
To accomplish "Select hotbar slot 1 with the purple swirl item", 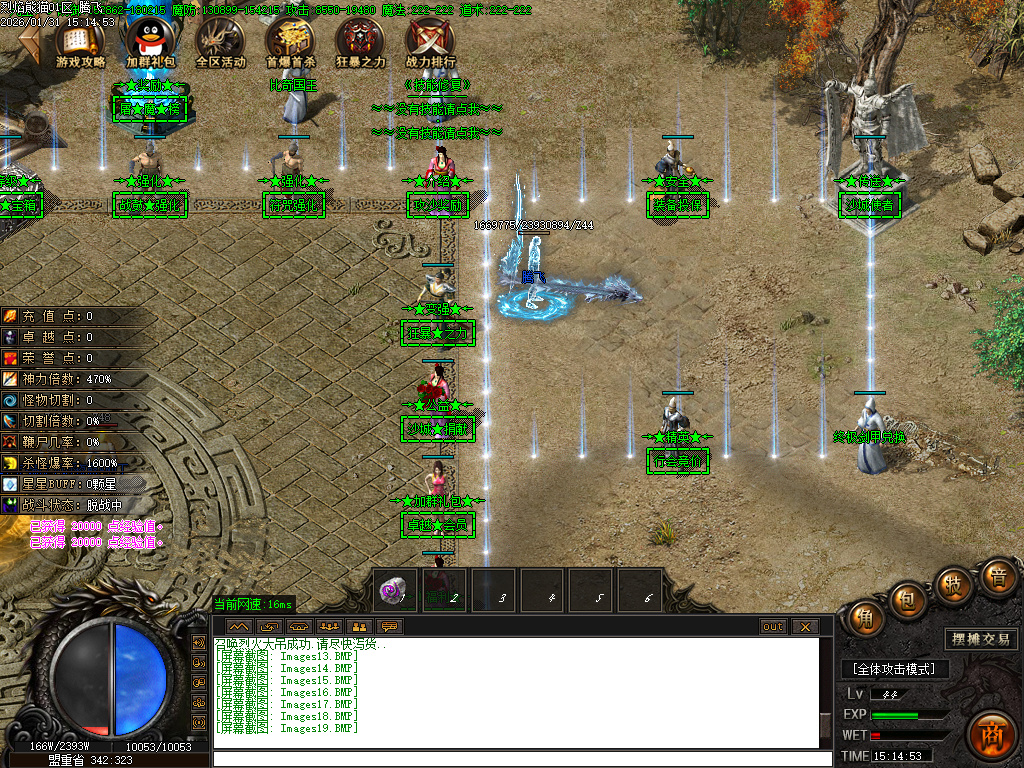I will [397, 592].
